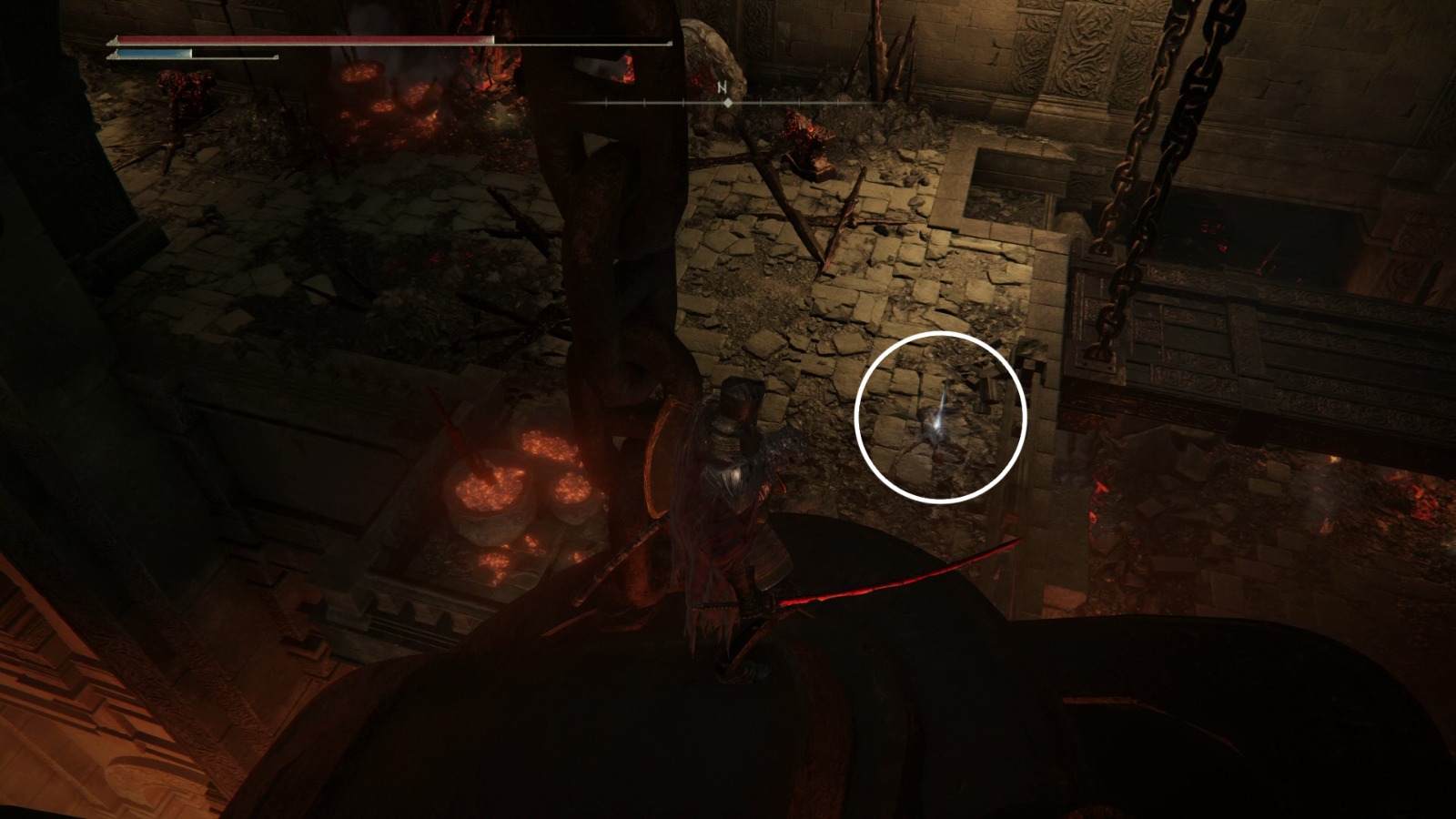The height and width of the screenshot is (819, 1456).
Task: Select the red health bar
Action: tap(300, 41)
